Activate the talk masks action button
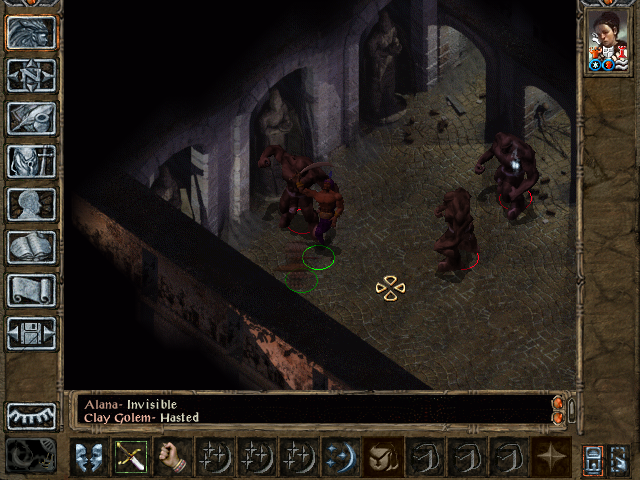This screenshot has height=480, width=640. click(x=90, y=457)
